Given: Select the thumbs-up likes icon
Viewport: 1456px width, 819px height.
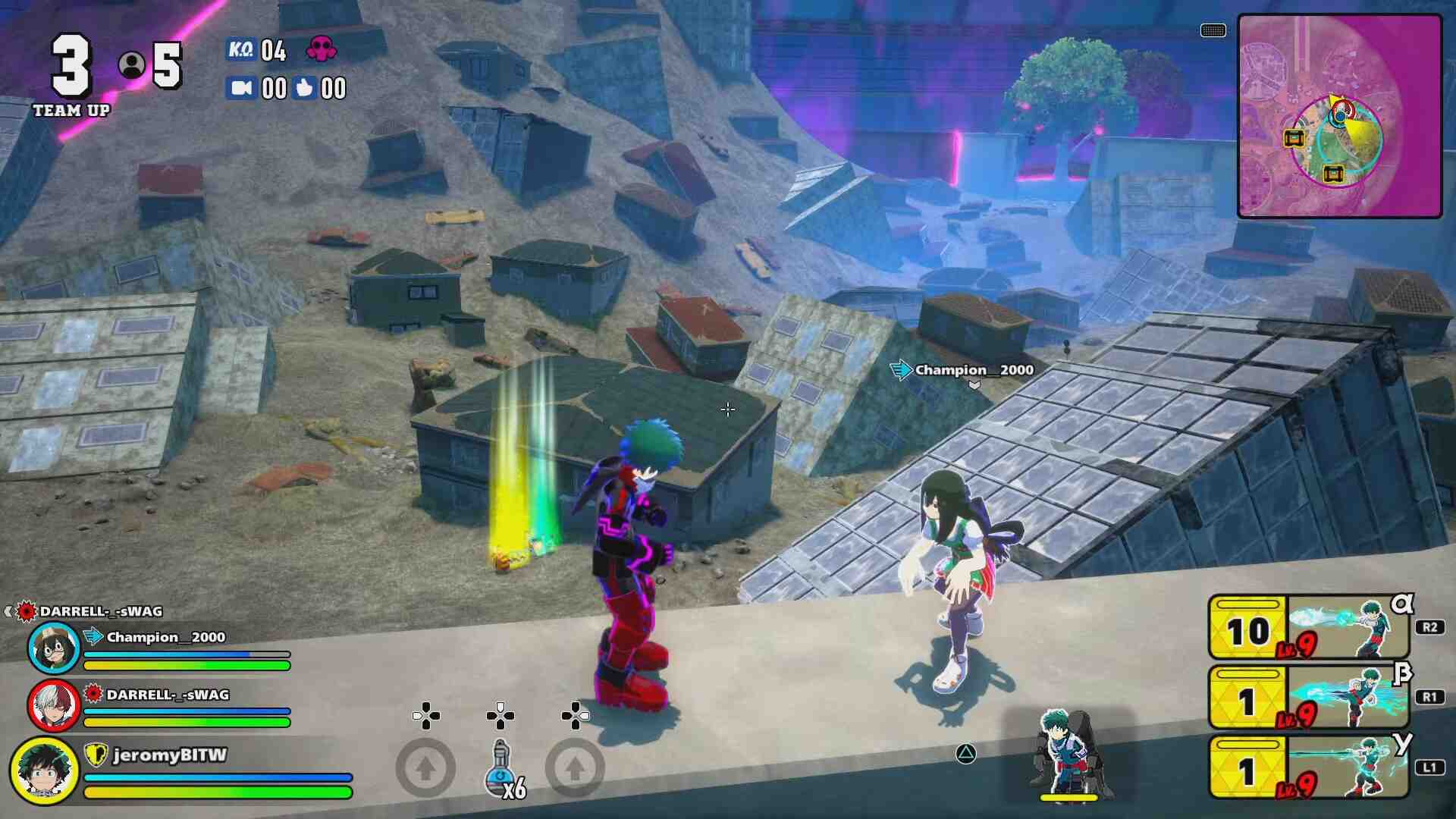Looking at the screenshot, I should pos(304,88).
